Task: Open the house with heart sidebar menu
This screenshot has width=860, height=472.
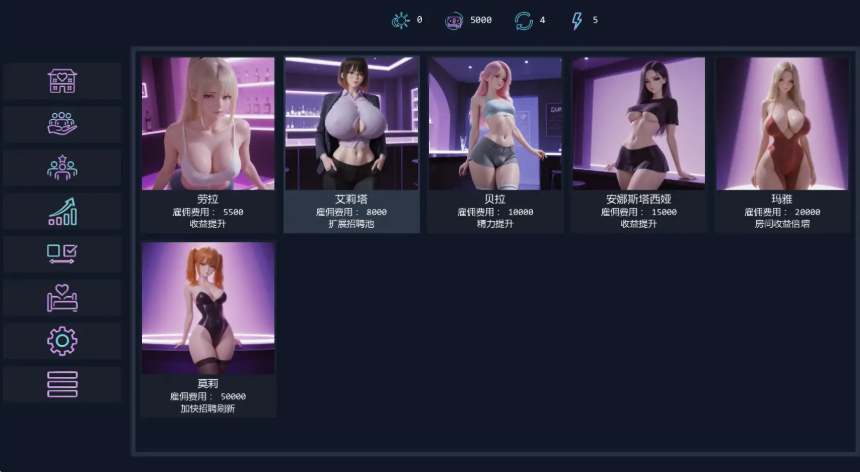Action: tap(62, 81)
